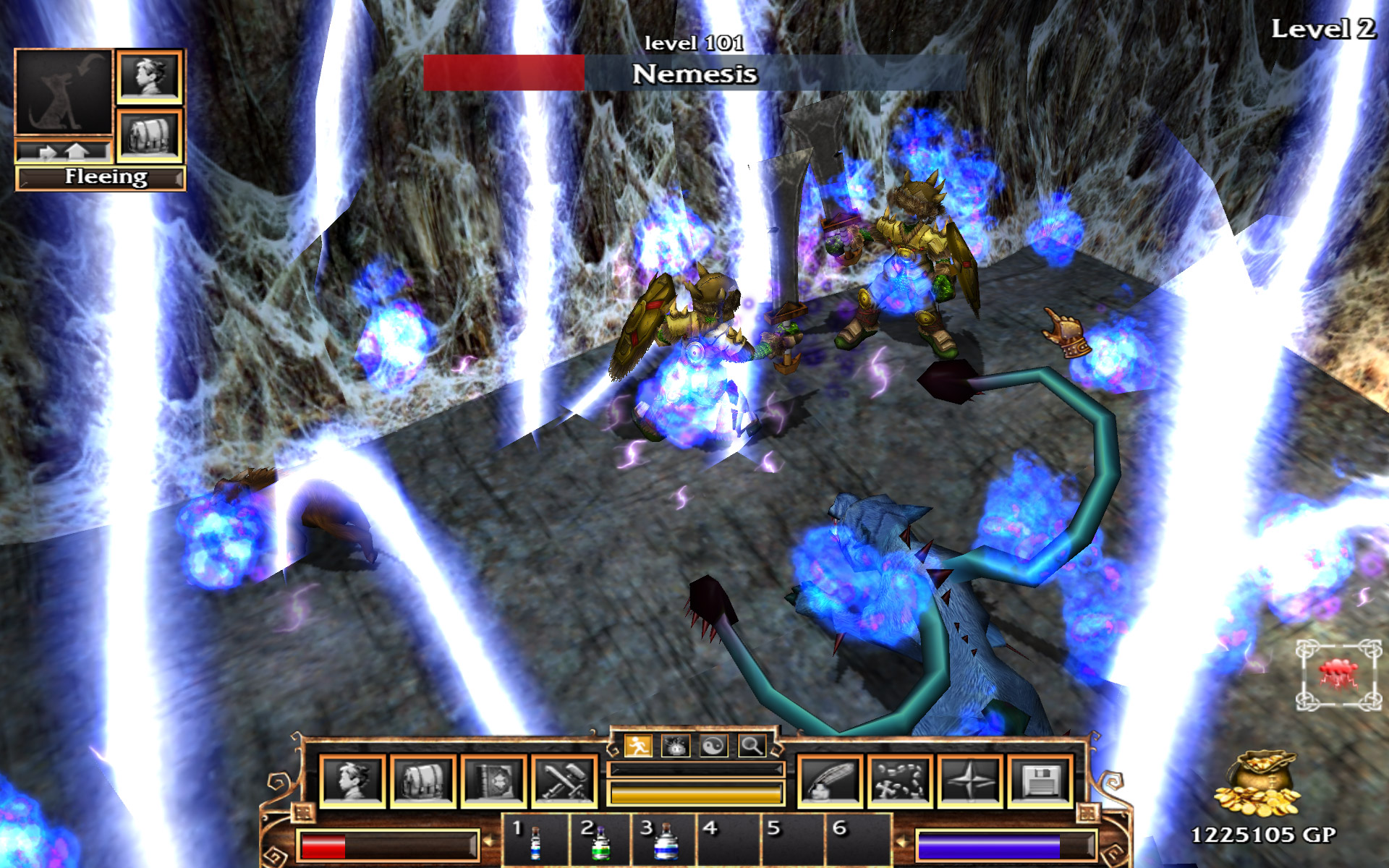Open the quill journal
1389x868 pixels.
pyautogui.click(x=829, y=781)
